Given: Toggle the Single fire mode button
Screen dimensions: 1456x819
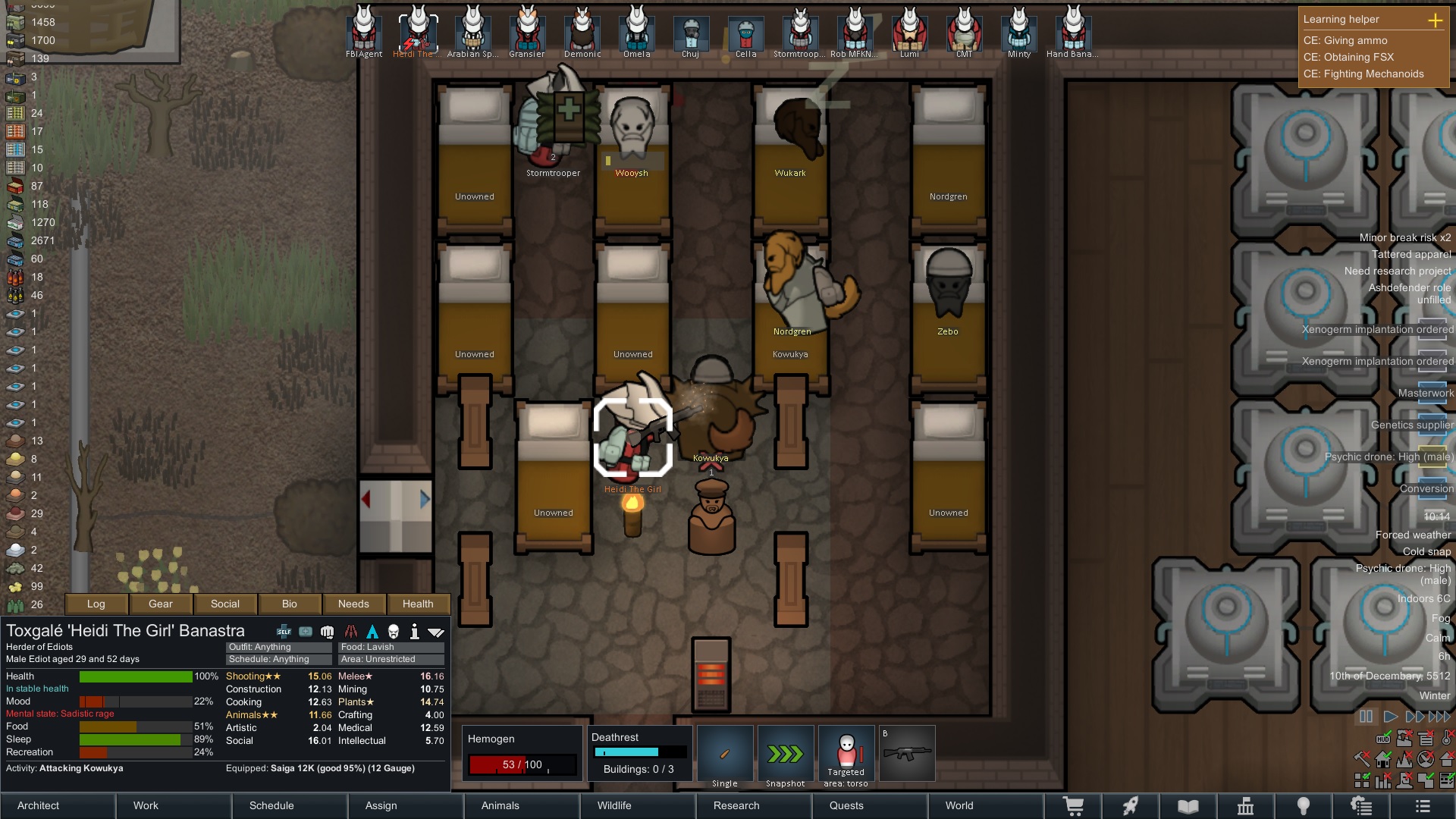Looking at the screenshot, I should (x=725, y=756).
